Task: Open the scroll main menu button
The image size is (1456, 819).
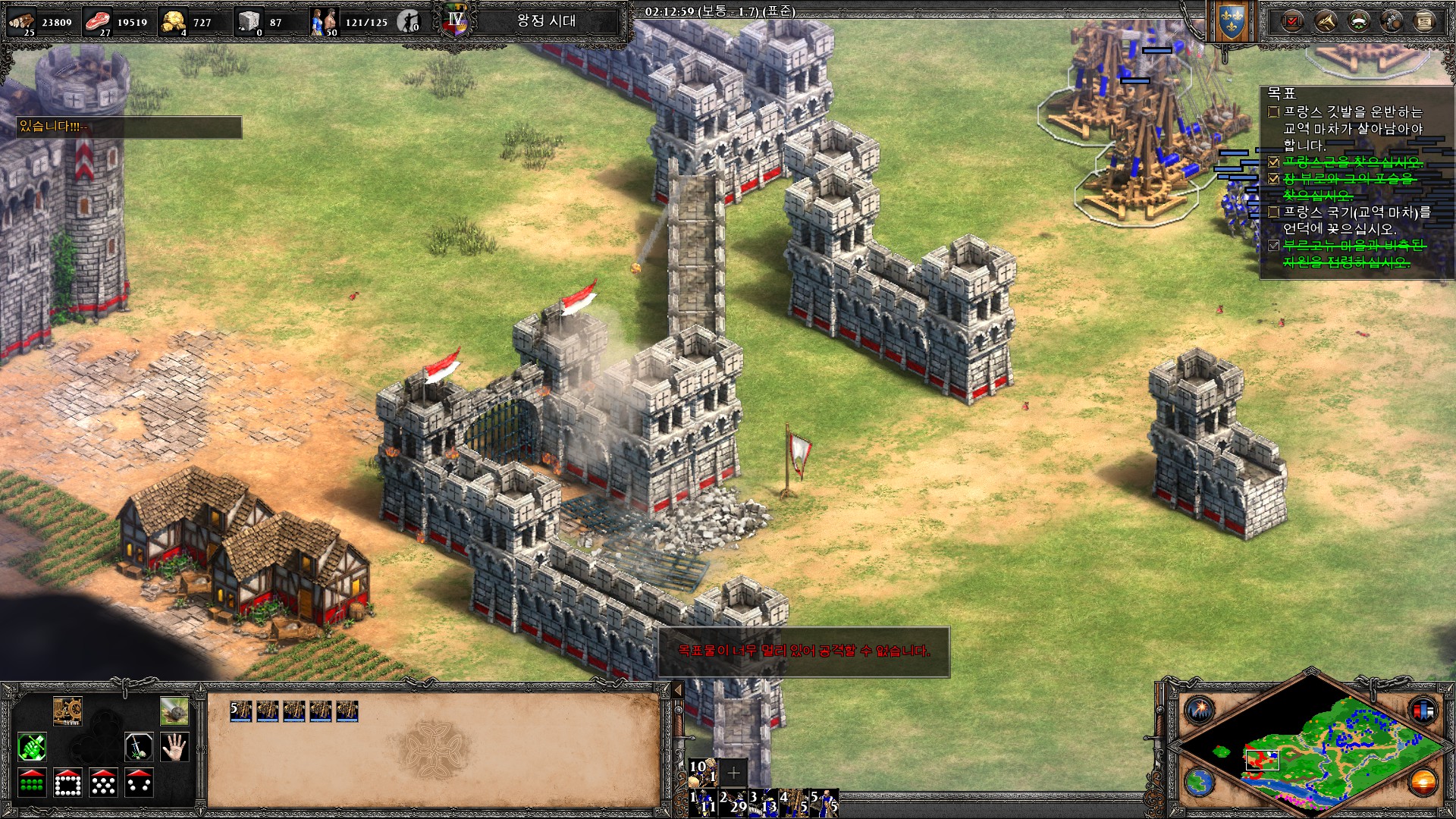Action: tap(1424, 21)
